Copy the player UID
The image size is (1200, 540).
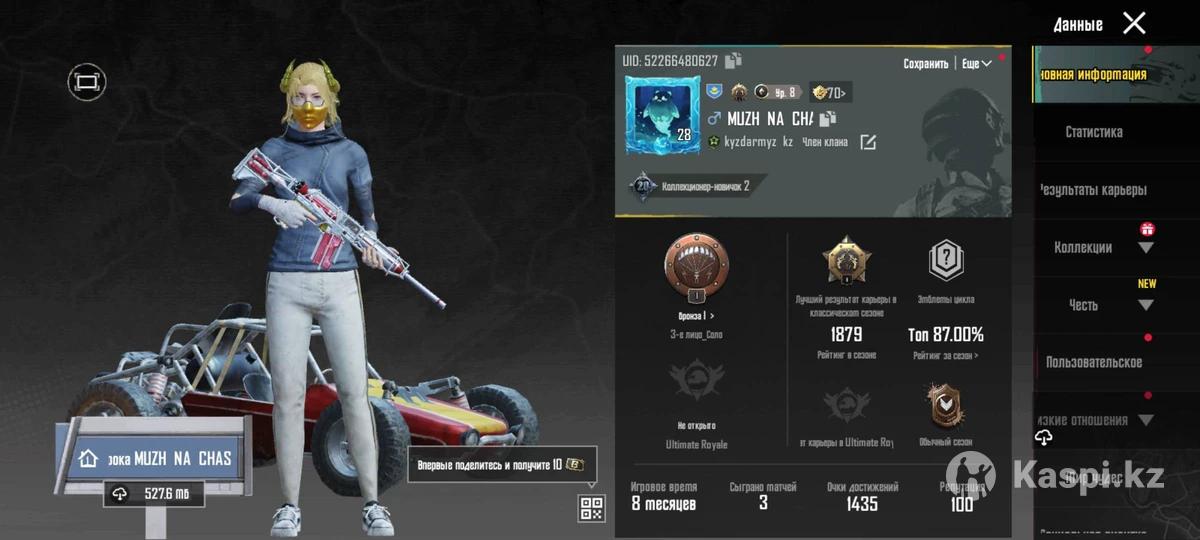[x=733, y=60]
